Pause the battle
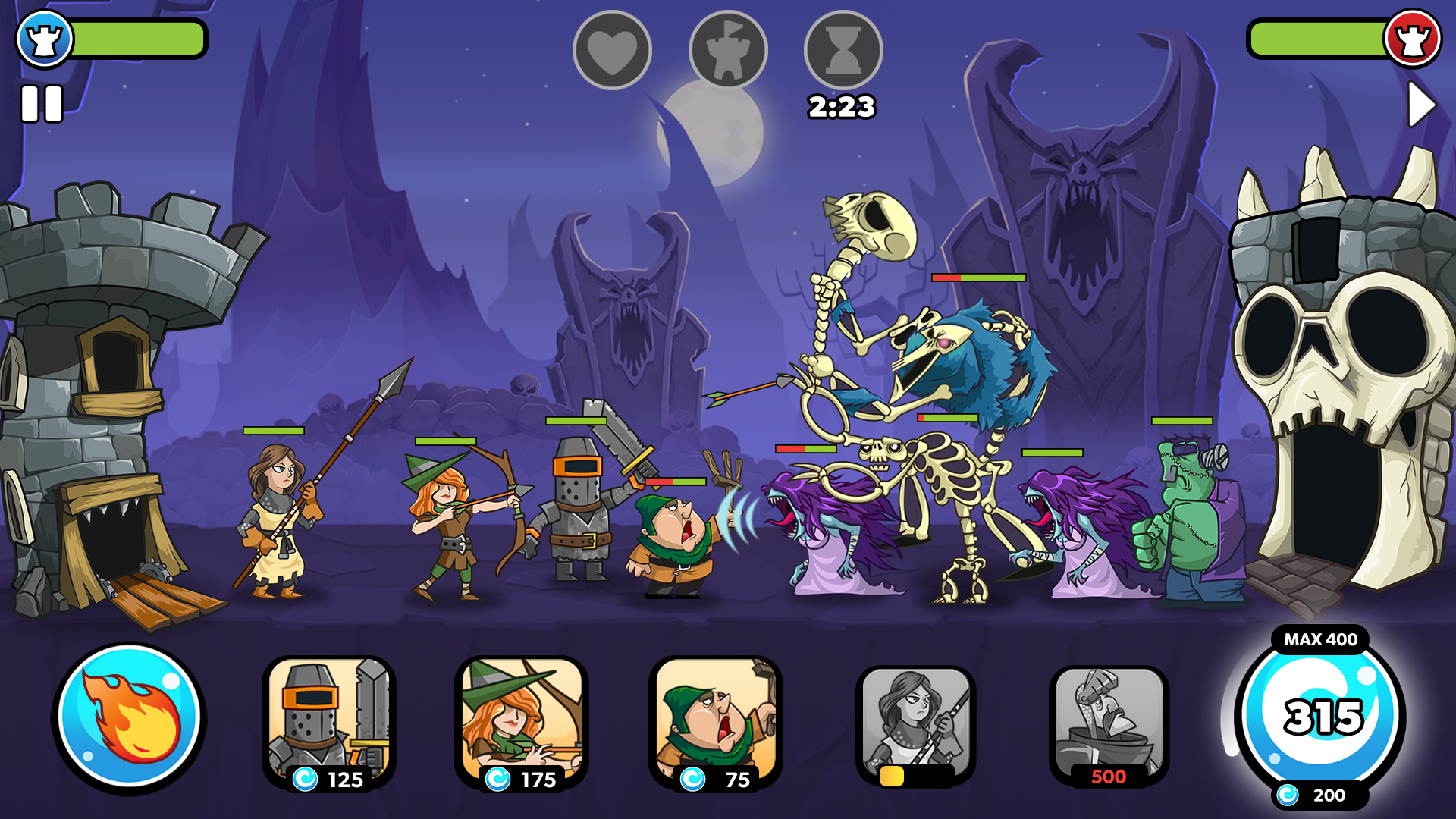Screen dimensions: 1456x819 point(44,102)
